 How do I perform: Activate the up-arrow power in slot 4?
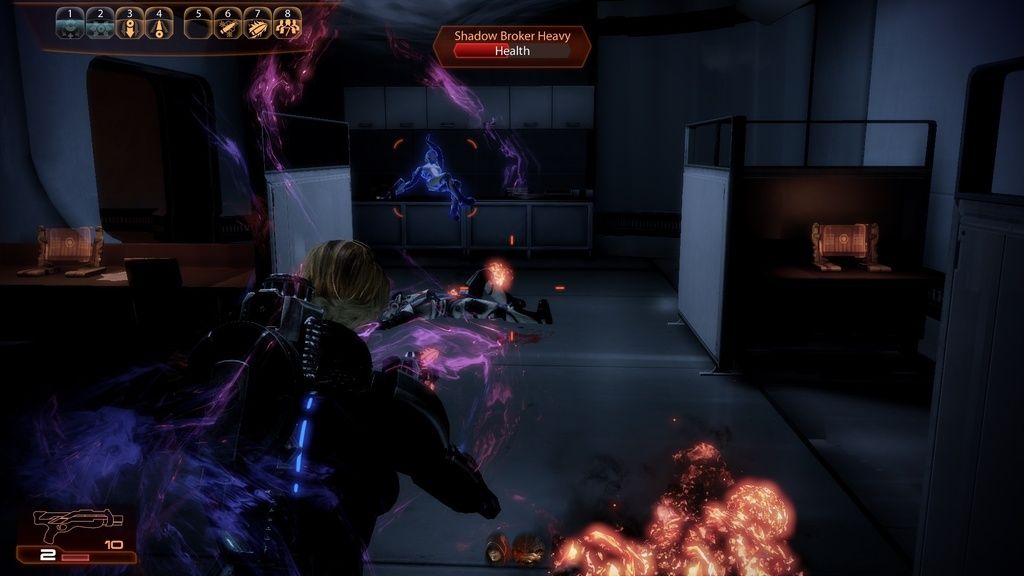pyautogui.click(x=160, y=23)
